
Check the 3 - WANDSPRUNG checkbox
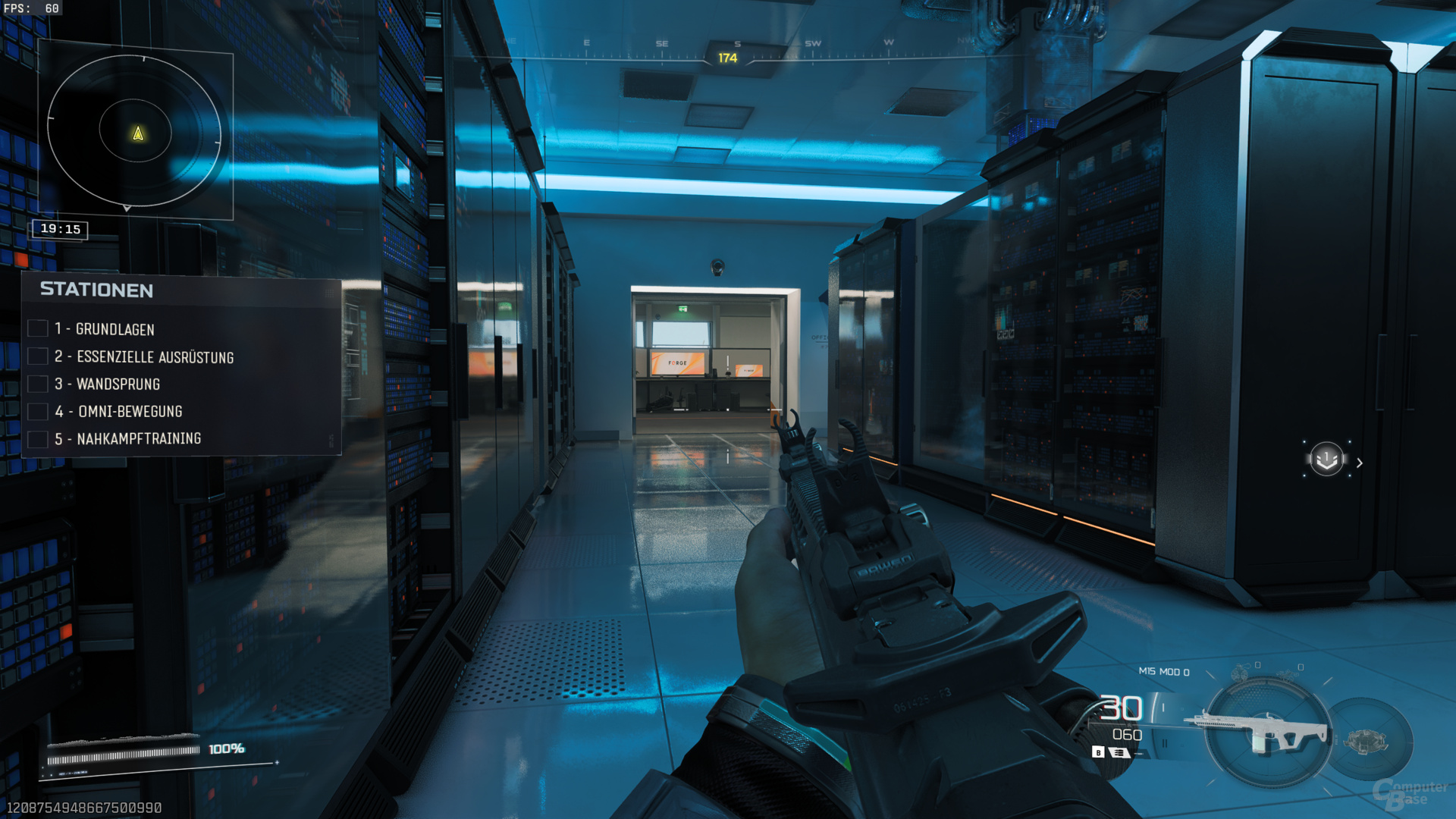click(38, 384)
